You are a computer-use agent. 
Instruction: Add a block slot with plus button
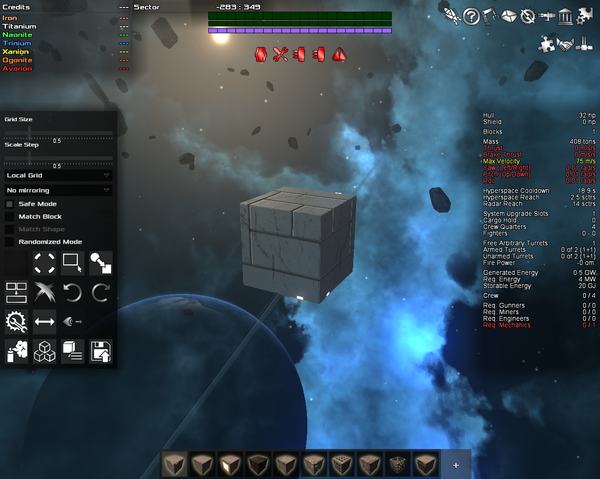point(456,464)
